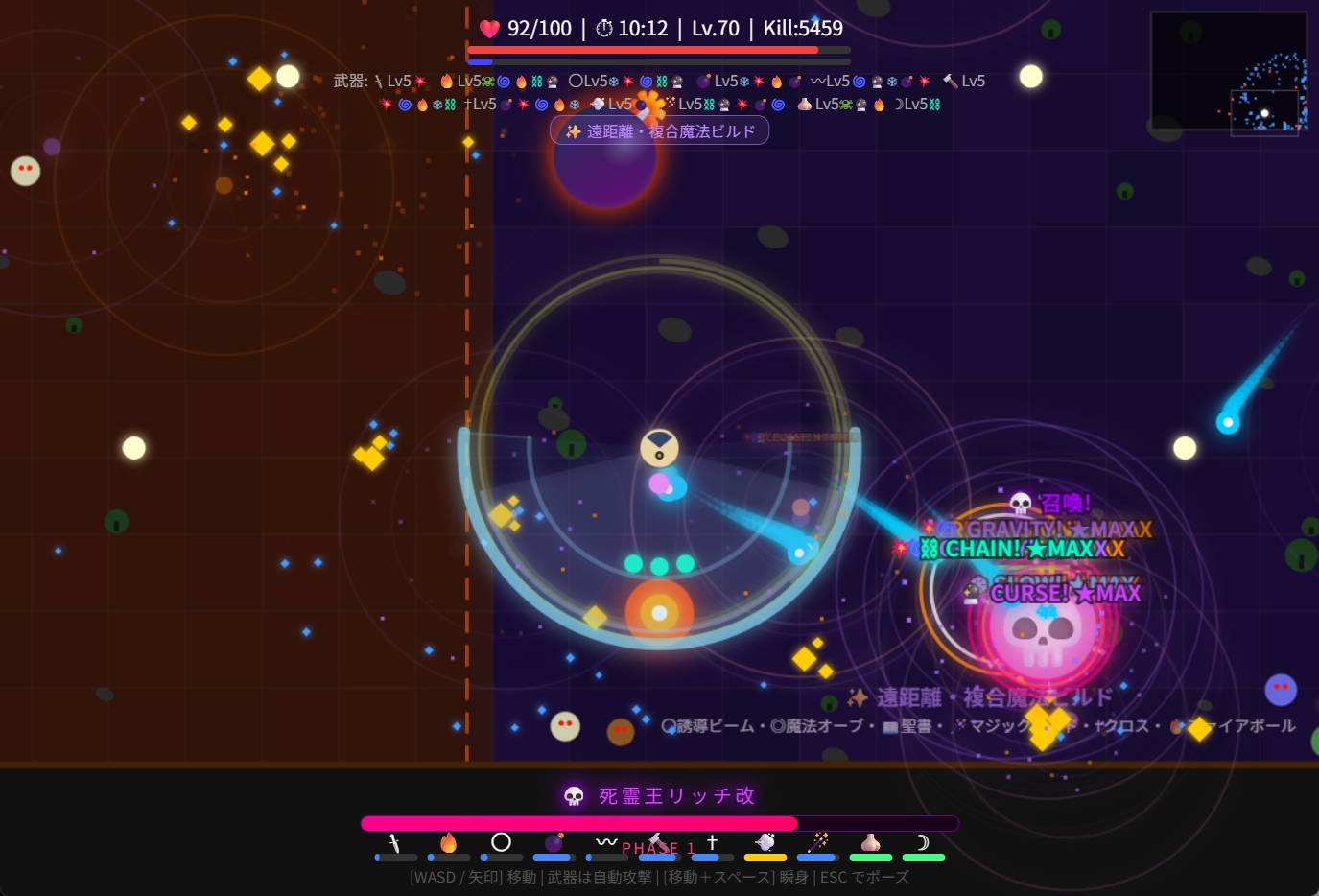The image size is (1319, 896).
Task: Expand the 武器 weapon list header
Action: tap(350, 82)
